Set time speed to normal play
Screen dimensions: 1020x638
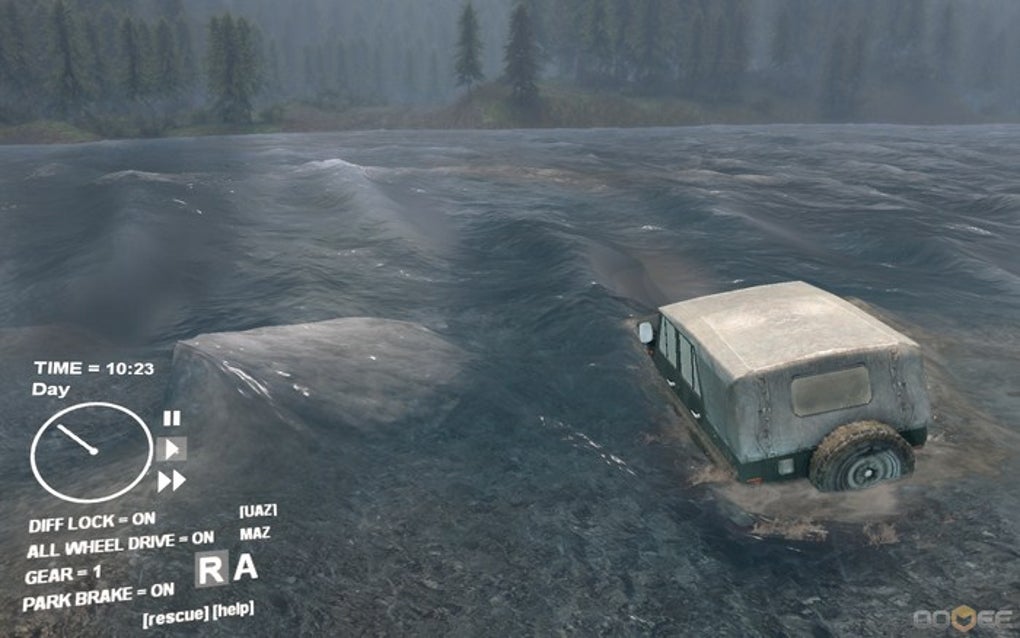171,449
